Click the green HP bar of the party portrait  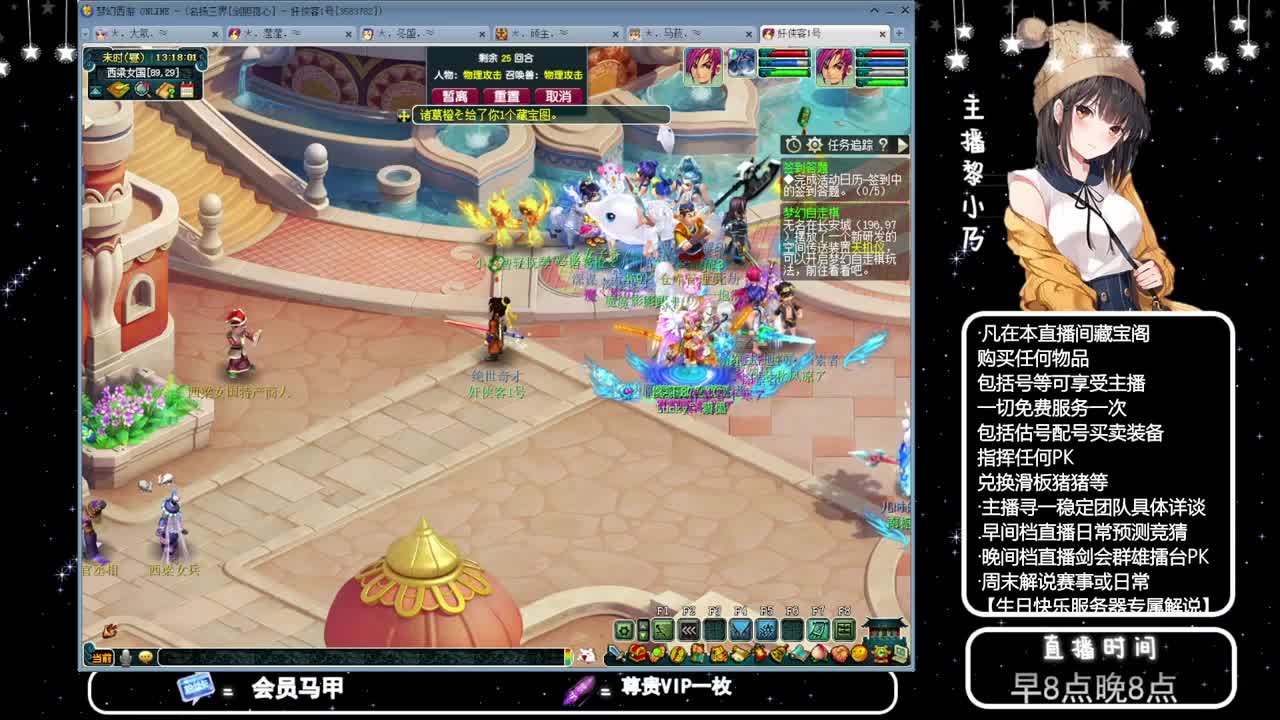click(x=785, y=73)
